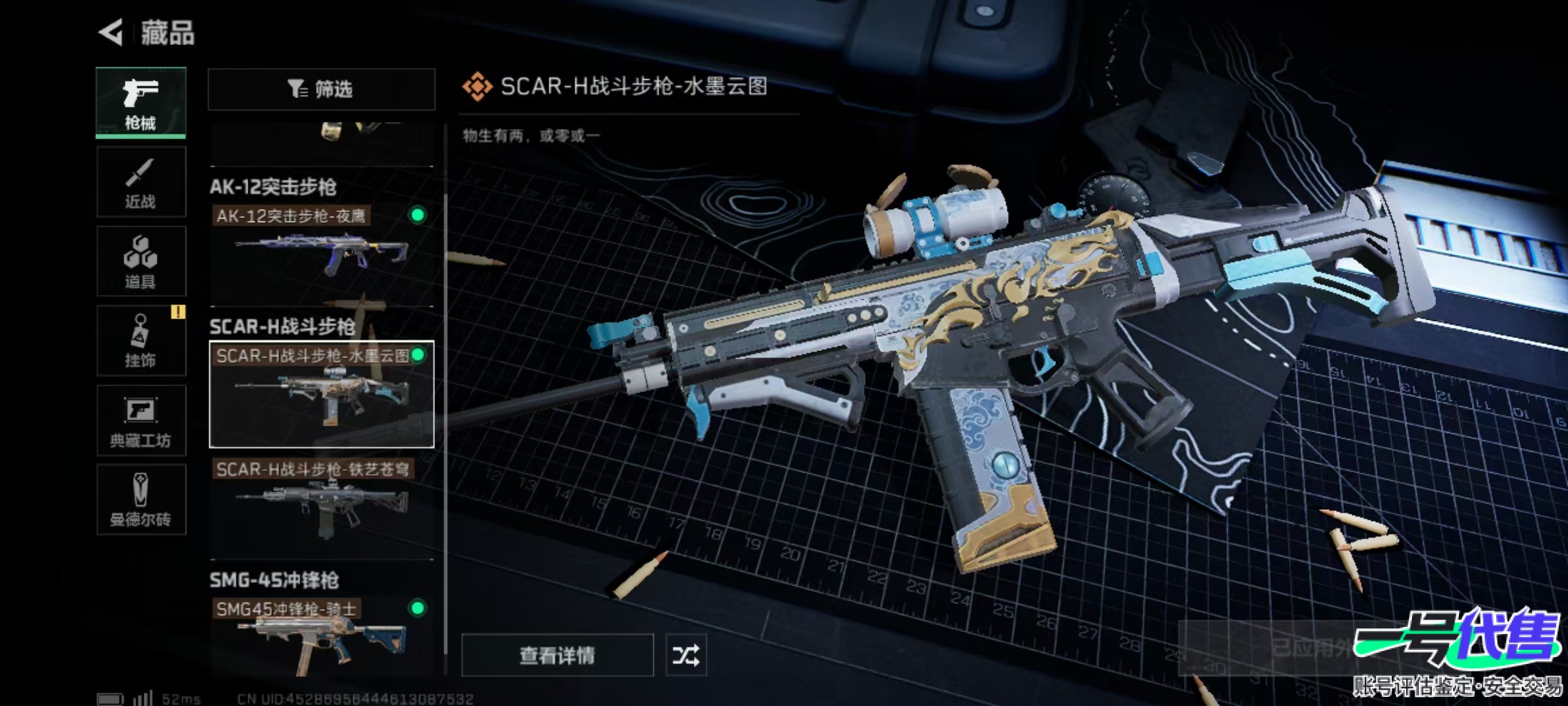The width and height of the screenshot is (1568, 706).
Task: Switch to the 枪械 firearms tab
Action: coord(140,103)
